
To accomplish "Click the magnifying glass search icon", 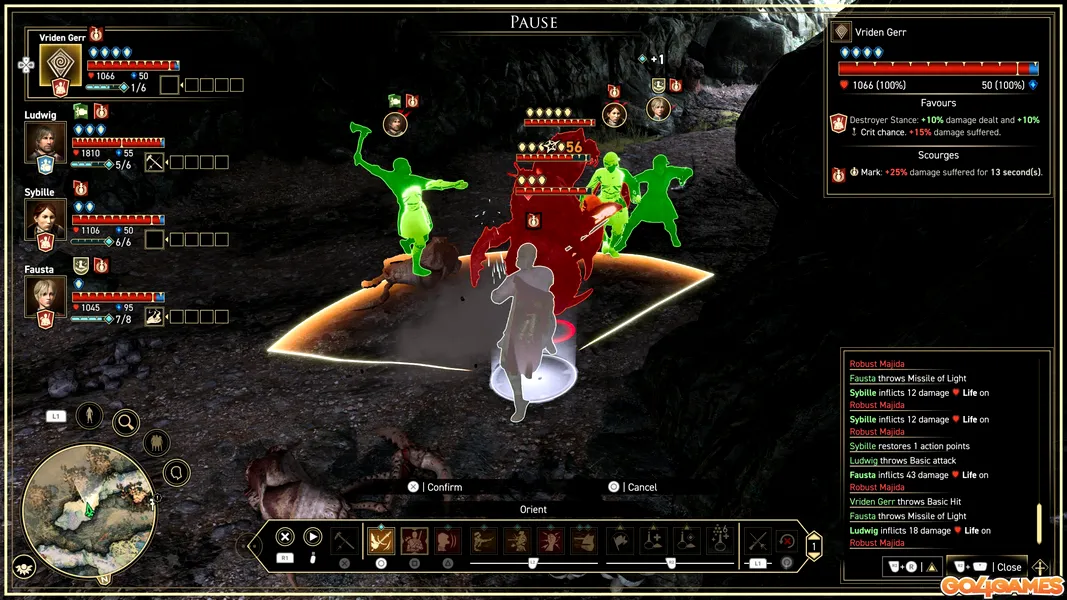I will click(x=126, y=422).
